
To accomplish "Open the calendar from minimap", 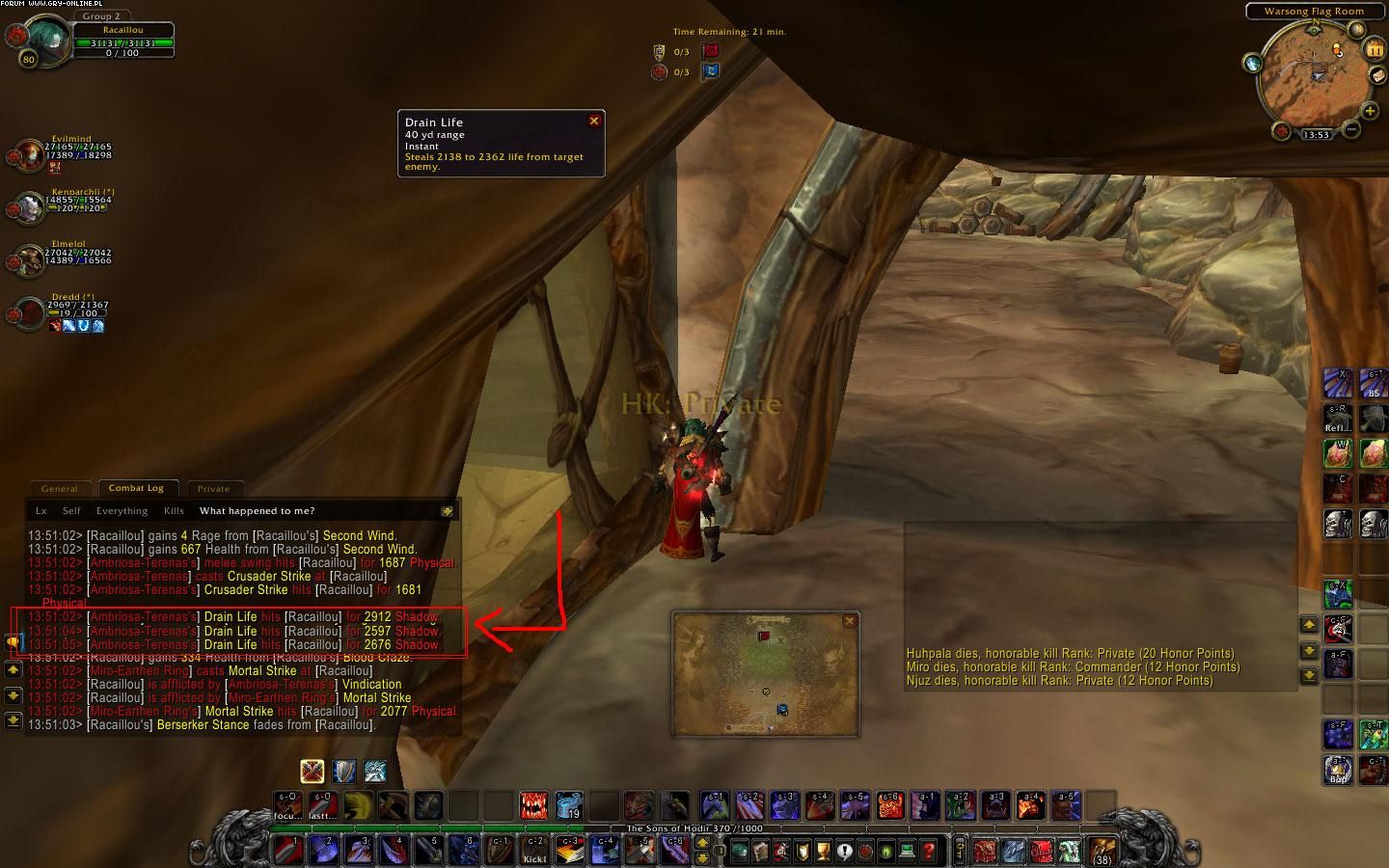I will click(1375, 49).
